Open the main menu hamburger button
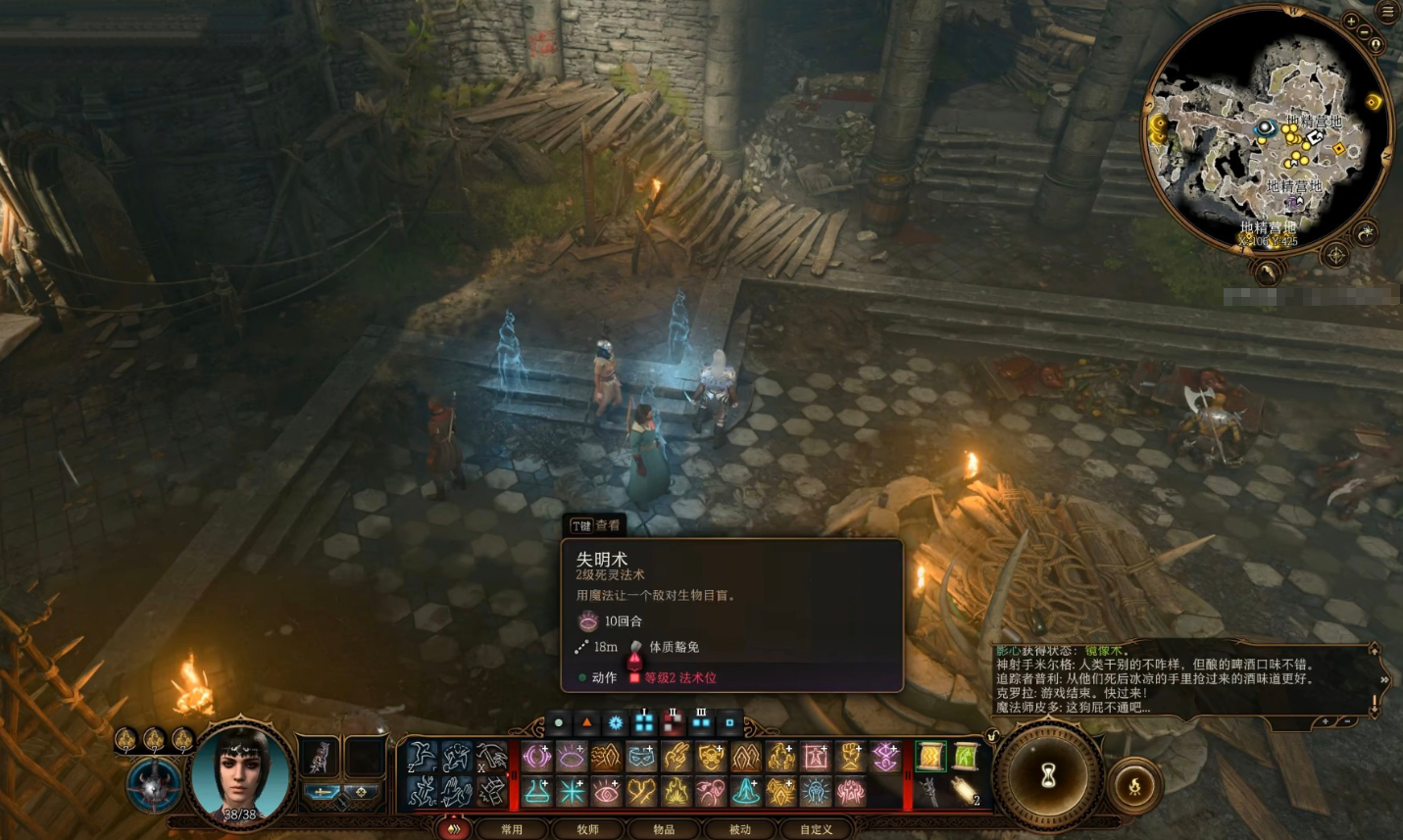 [x=1387, y=12]
